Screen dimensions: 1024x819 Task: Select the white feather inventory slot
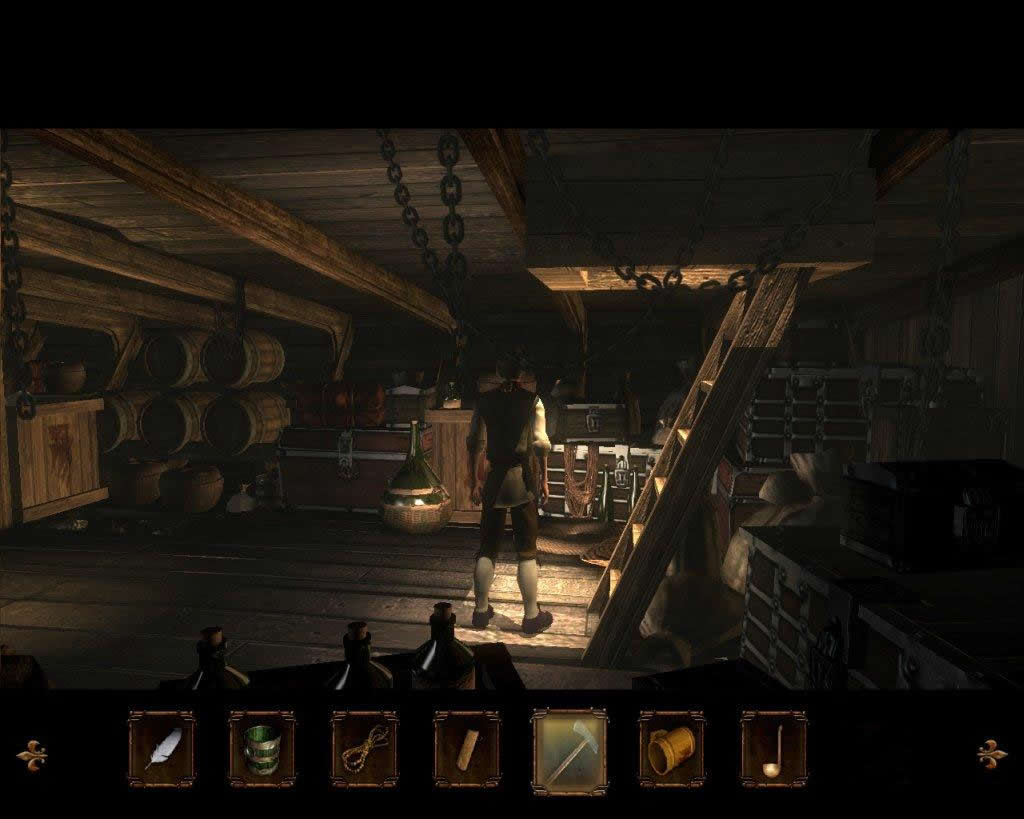pyautogui.click(x=162, y=749)
